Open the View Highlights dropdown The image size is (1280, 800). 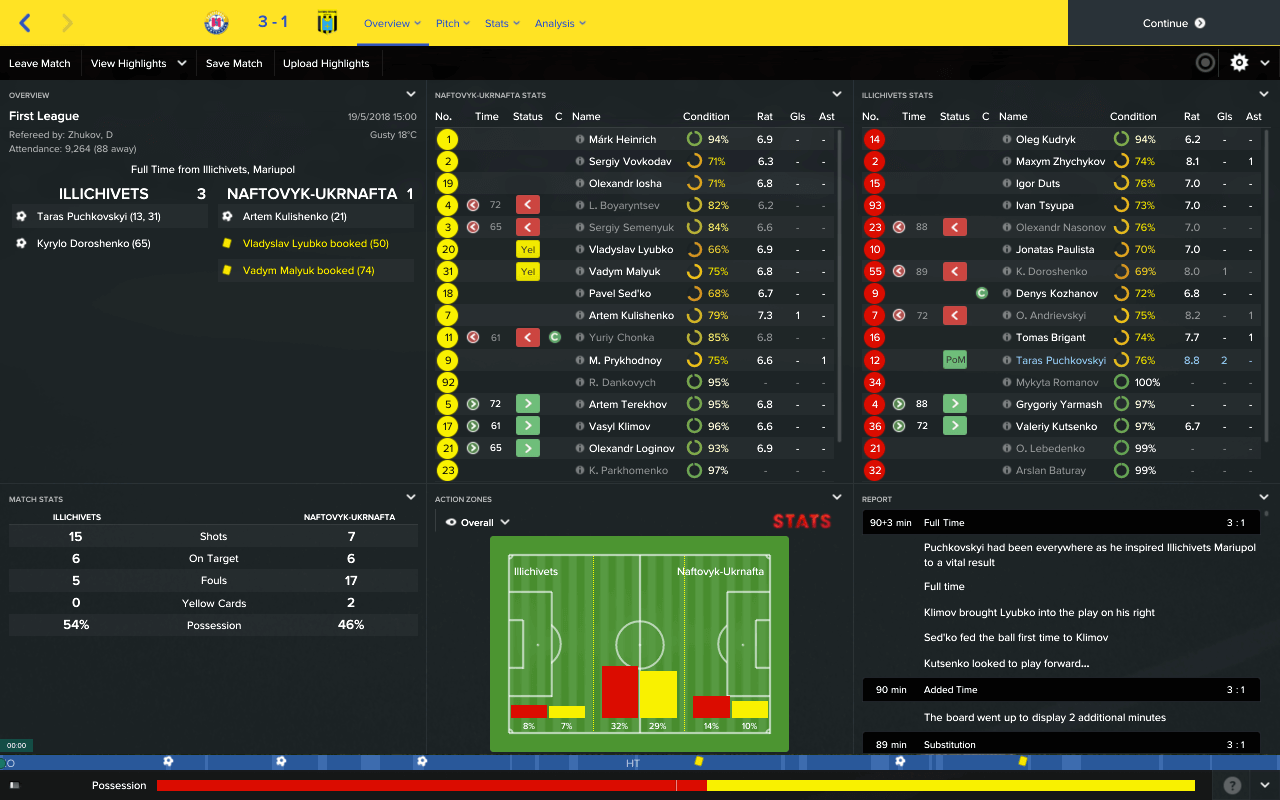pos(138,63)
